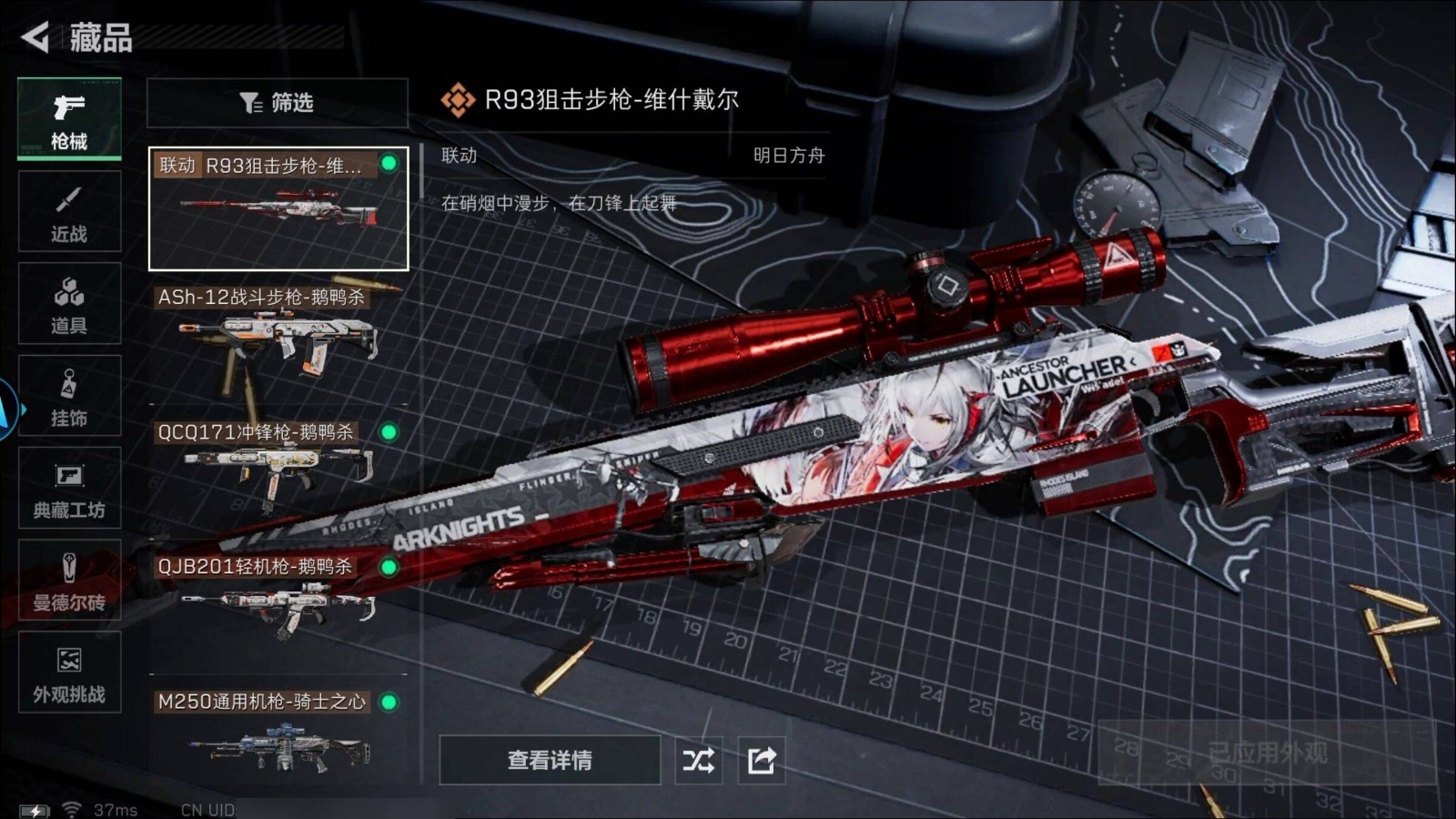Pick the QJB201 light machine gun skin
The image size is (1456, 819).
pos(278,601)
